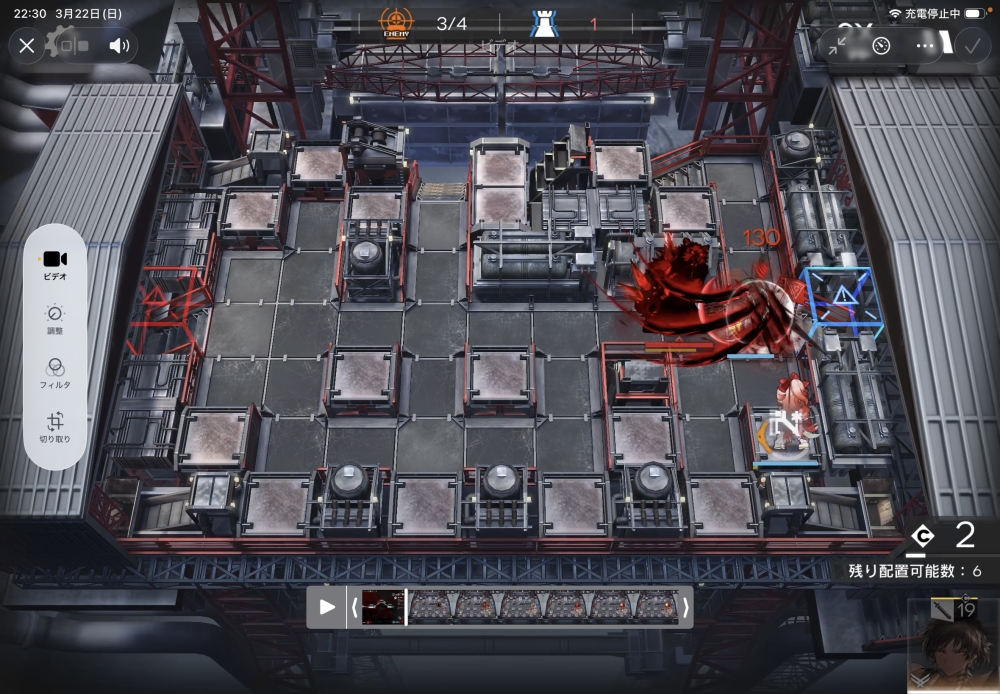This screenshot has height=694, width=1000.
Task: Select the deployed operator on the field
Action: (x=789, y=418)
